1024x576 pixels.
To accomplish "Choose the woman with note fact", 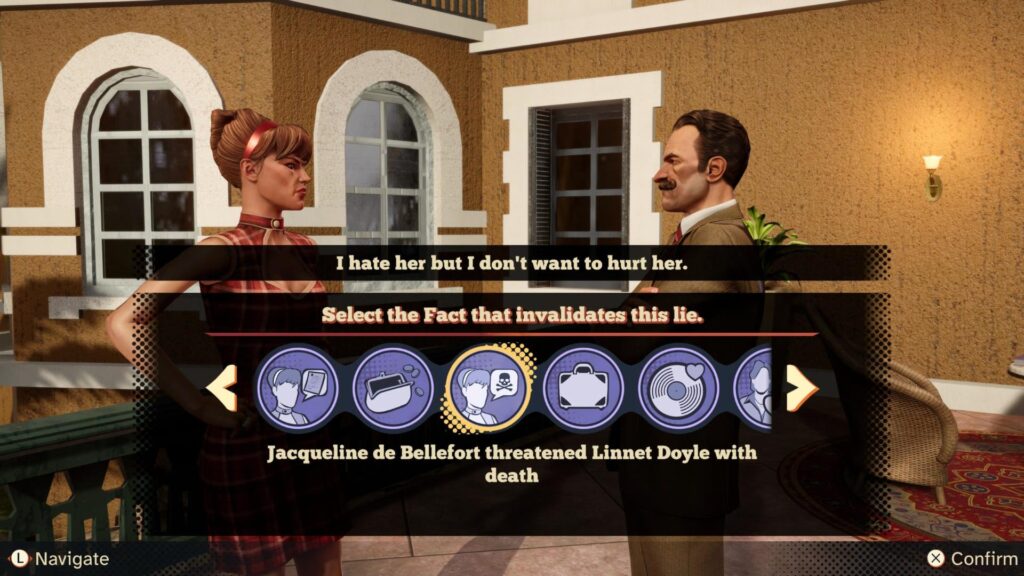I will (297, 387).
